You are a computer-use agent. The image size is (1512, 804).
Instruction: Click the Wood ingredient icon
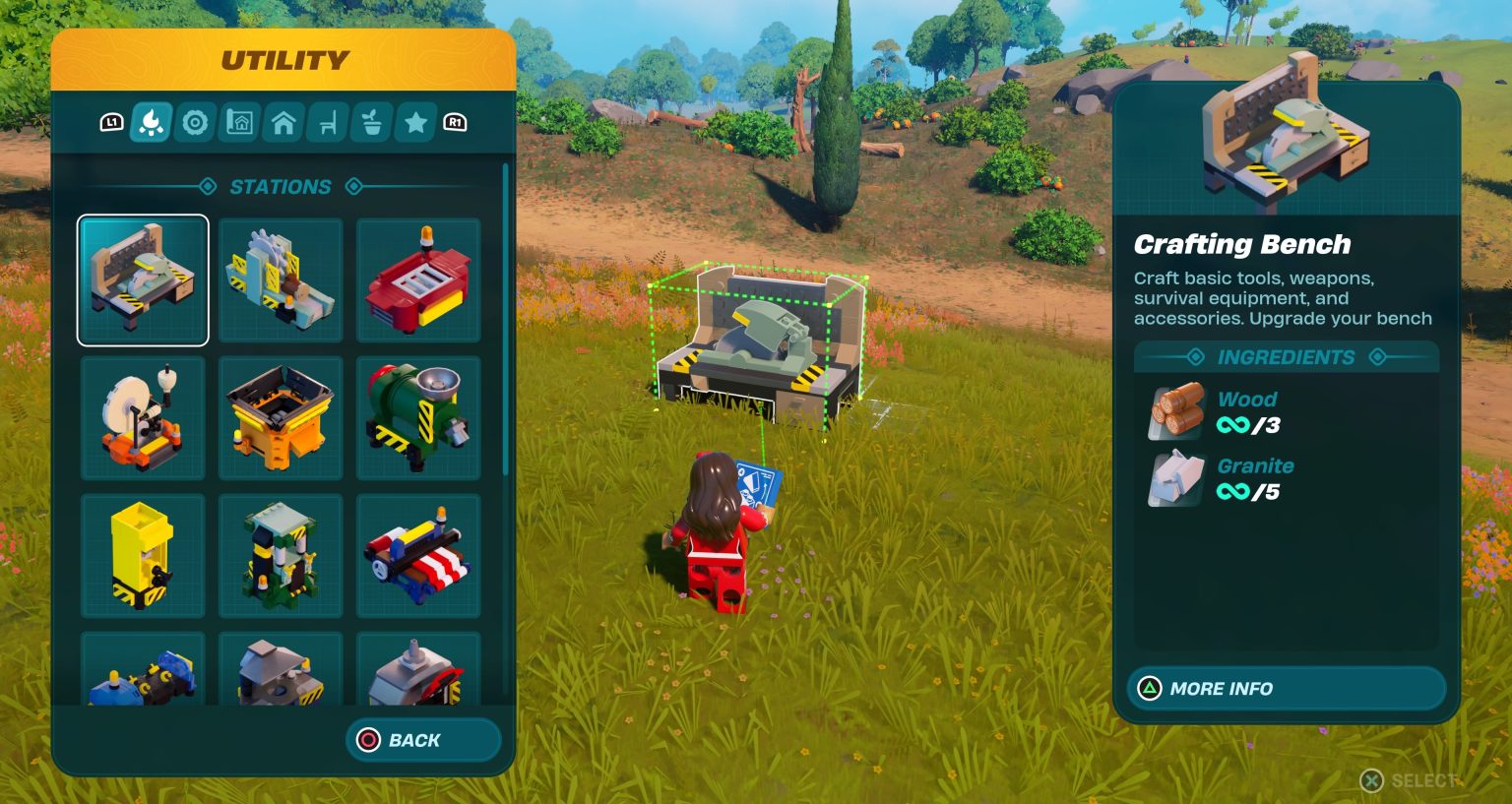pos(1177,412)
